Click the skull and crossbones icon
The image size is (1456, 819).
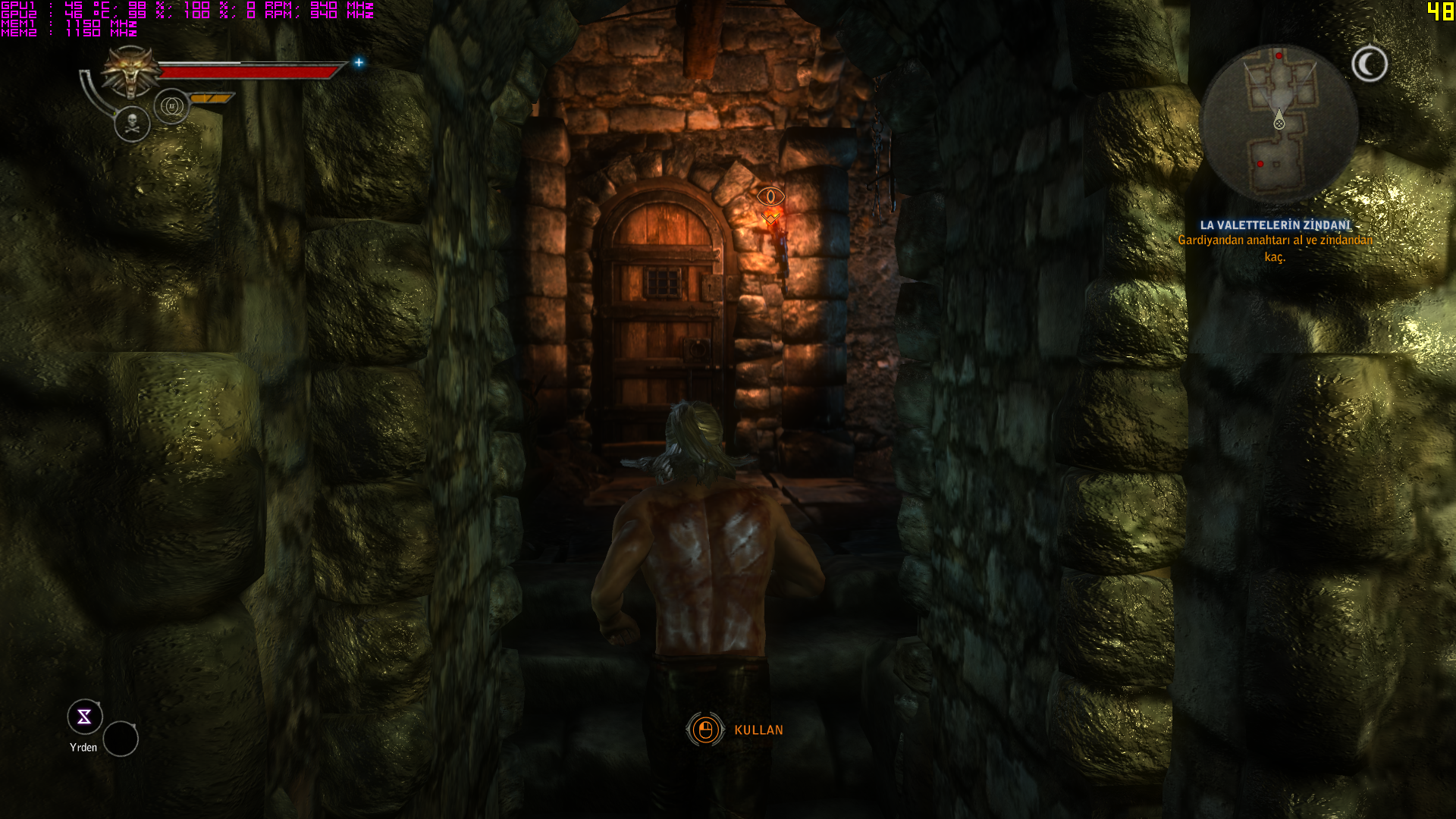[x=132, y=124]
